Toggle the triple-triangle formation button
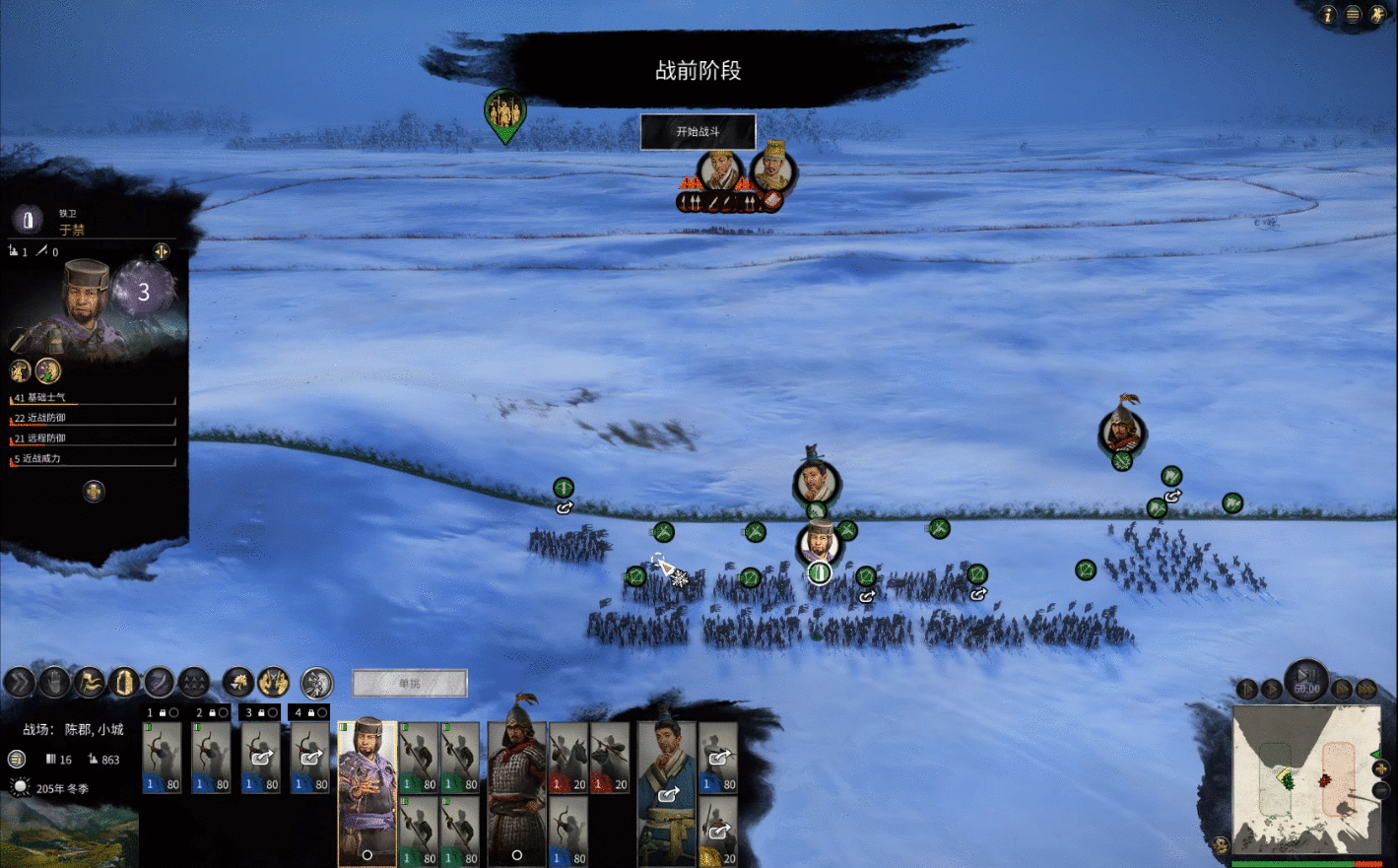1398x868 pixels. pyautogui.click(x=194, y=682)
